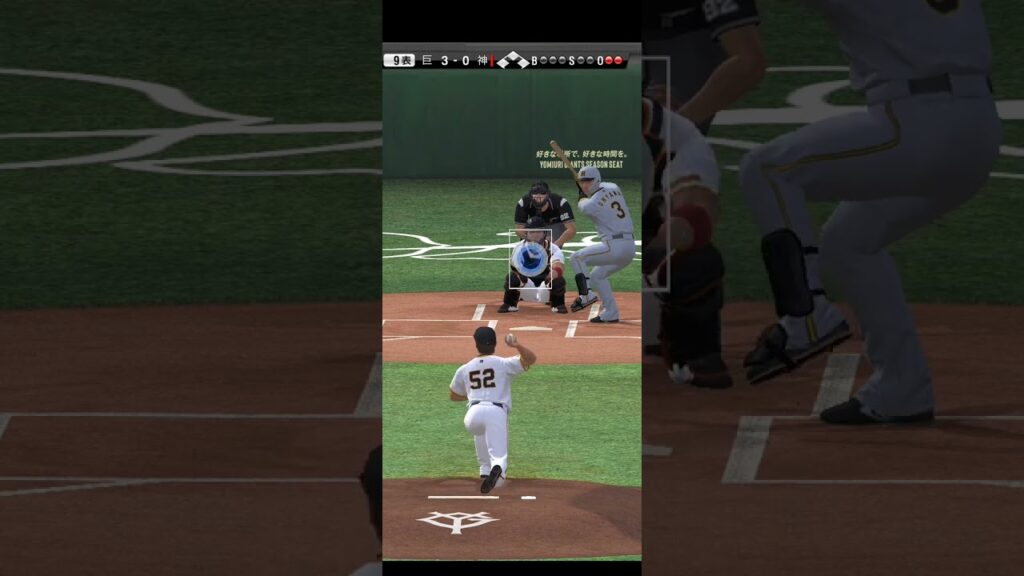Image resolution: width=1024 pixels, height=576 pixels.
Task: Tap the blue pitch aim cursor
Action: [x=529, y=259]
